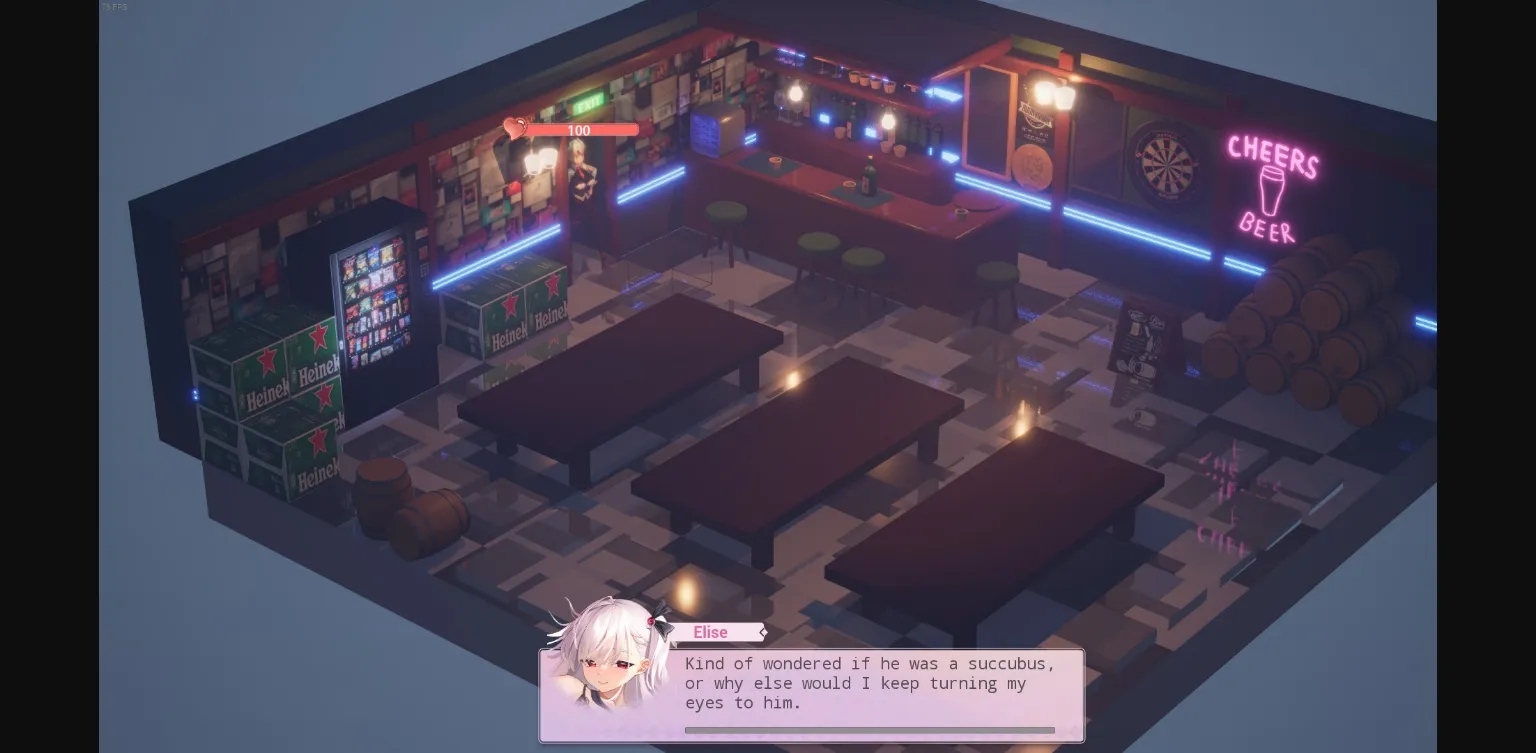1536x753 pixels.
Task: Select the Elise name tab
Action: 710,632
